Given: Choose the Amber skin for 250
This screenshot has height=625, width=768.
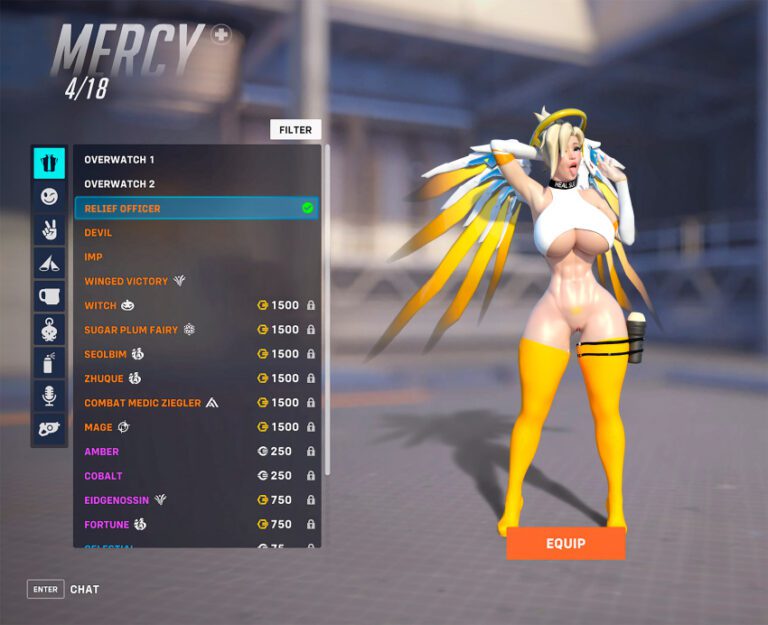Looking at the screenshot, I should pyautogui.click(x=197, y=452).
